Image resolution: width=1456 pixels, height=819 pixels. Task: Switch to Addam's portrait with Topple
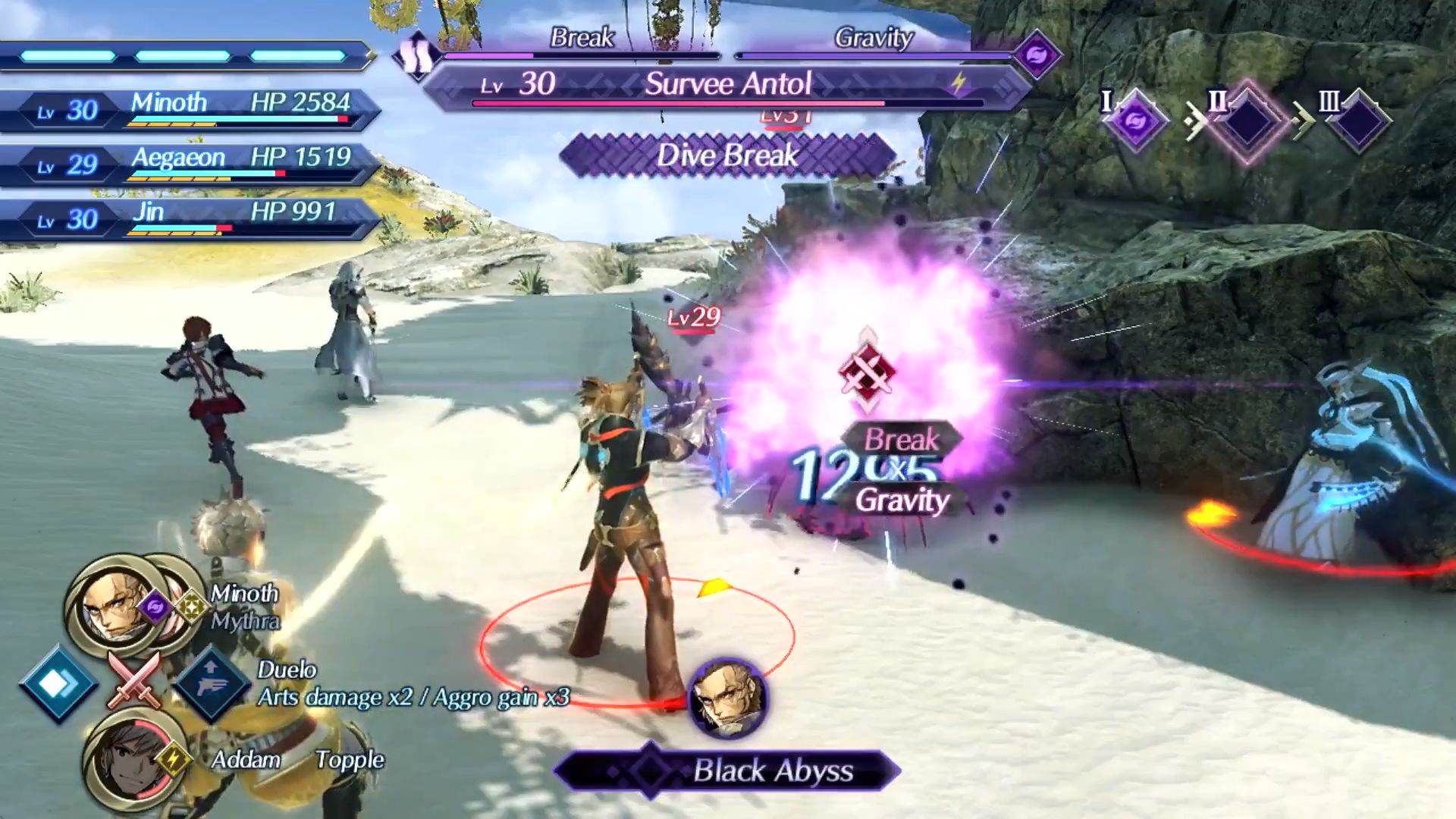(x=127, y=760)
